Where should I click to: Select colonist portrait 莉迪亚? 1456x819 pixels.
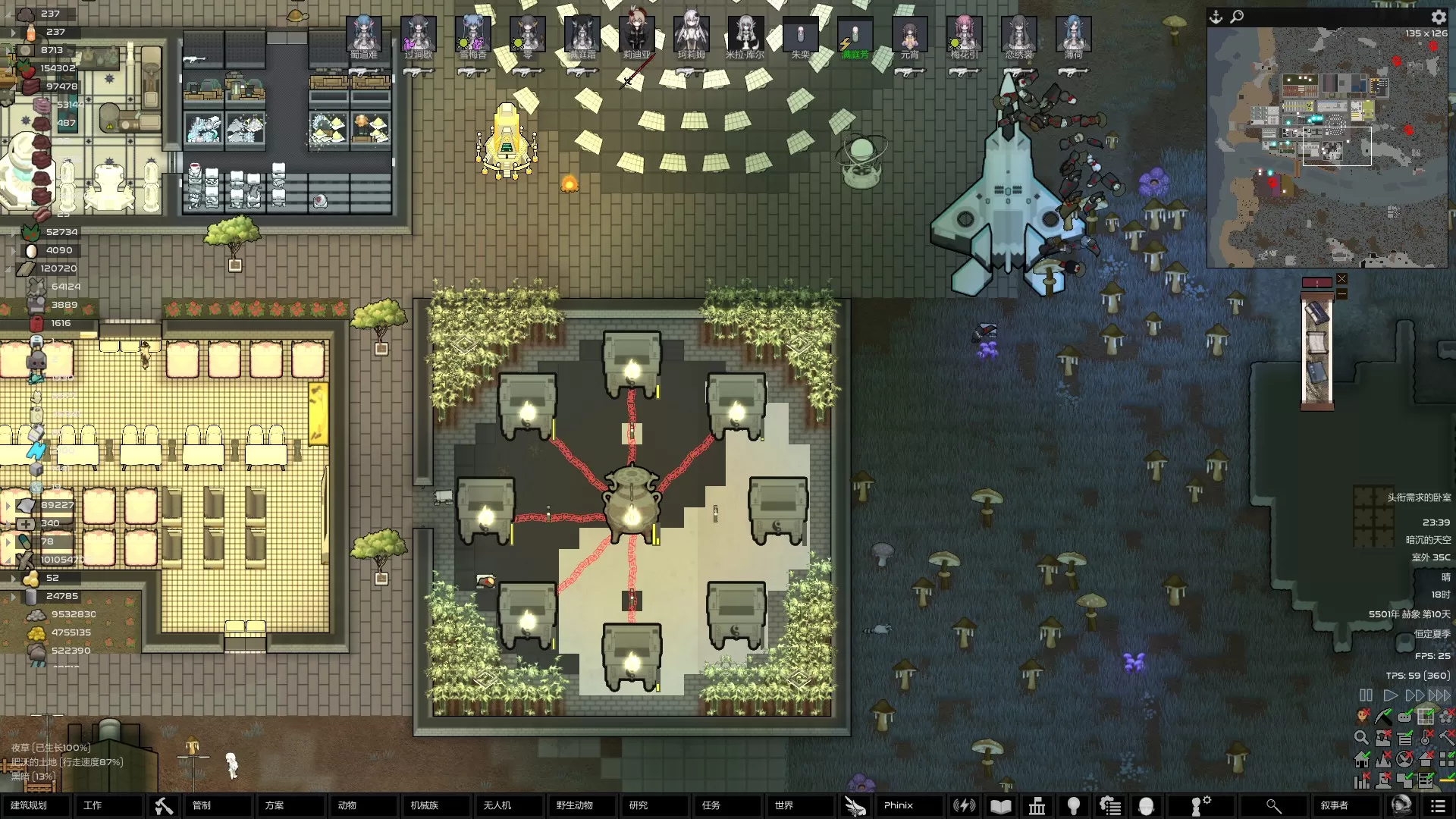(637, 36)
